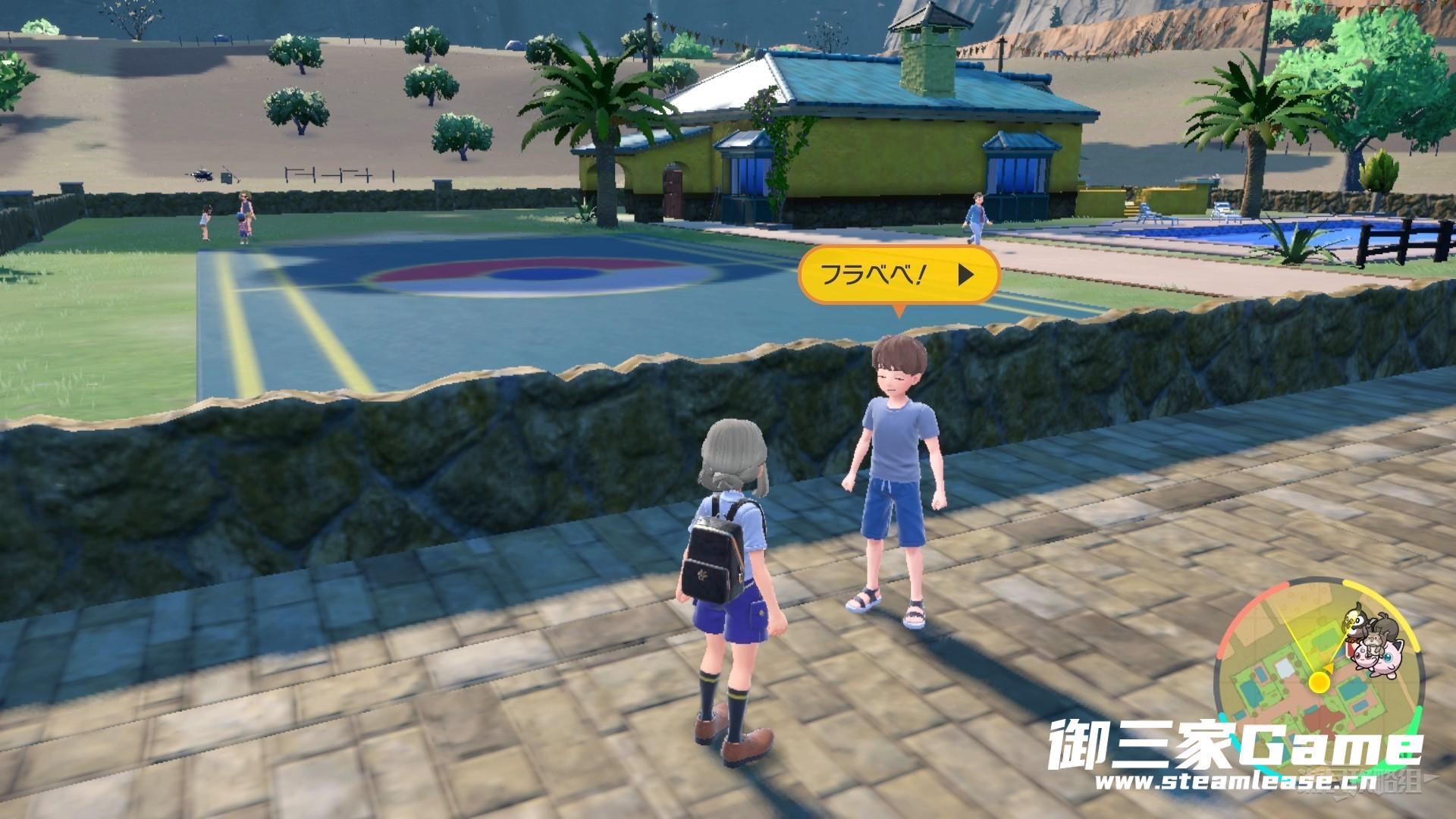Advance the フラべべ! speech bubble
This screenshot has width=1456, height=819.
(965, 275)
